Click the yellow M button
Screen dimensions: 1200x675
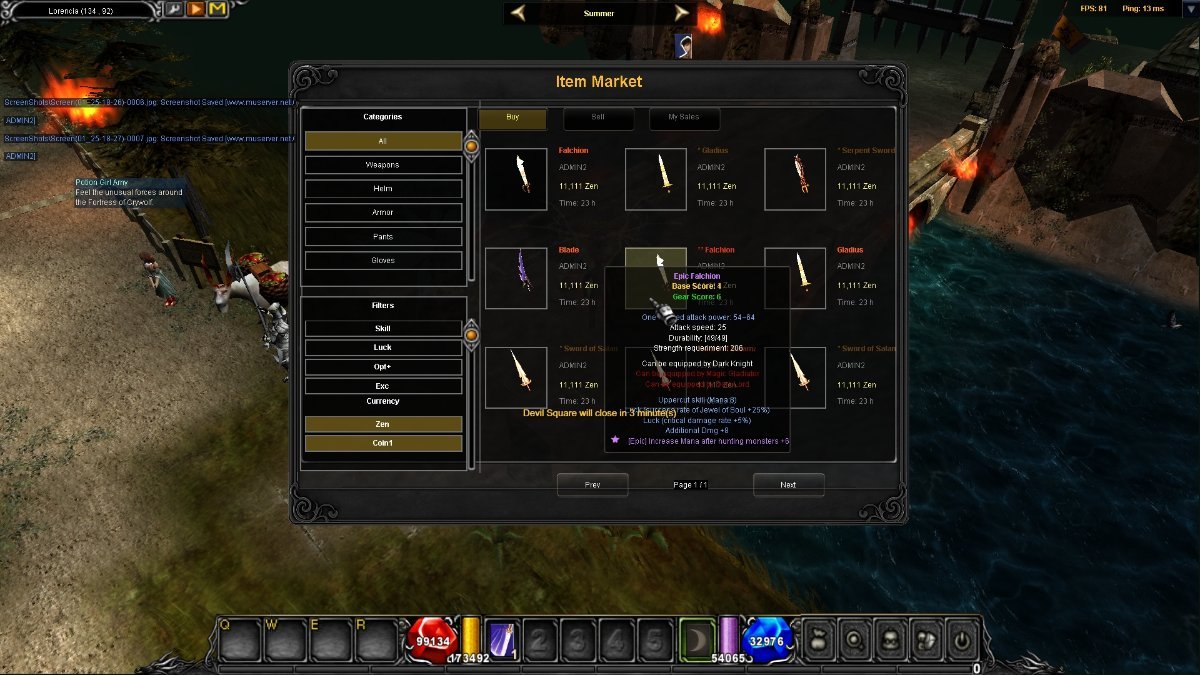point(217,10)
